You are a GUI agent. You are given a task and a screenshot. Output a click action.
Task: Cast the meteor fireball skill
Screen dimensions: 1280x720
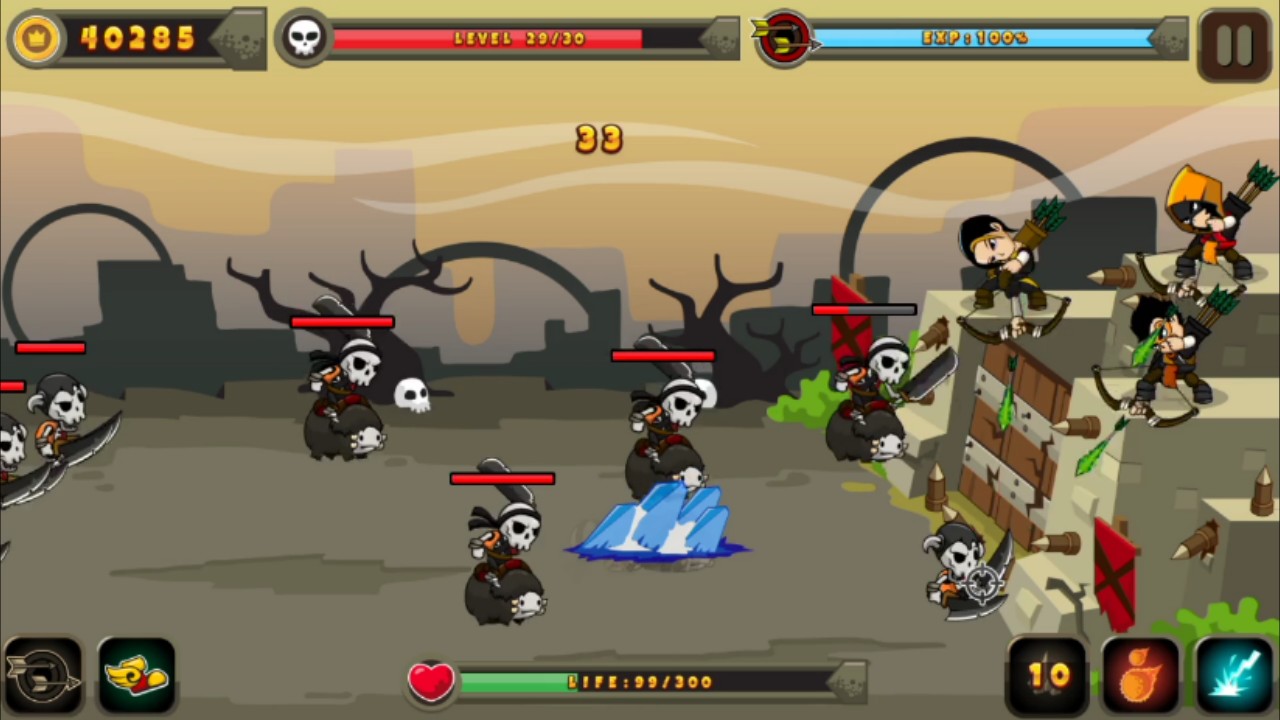coord(1140,677)
